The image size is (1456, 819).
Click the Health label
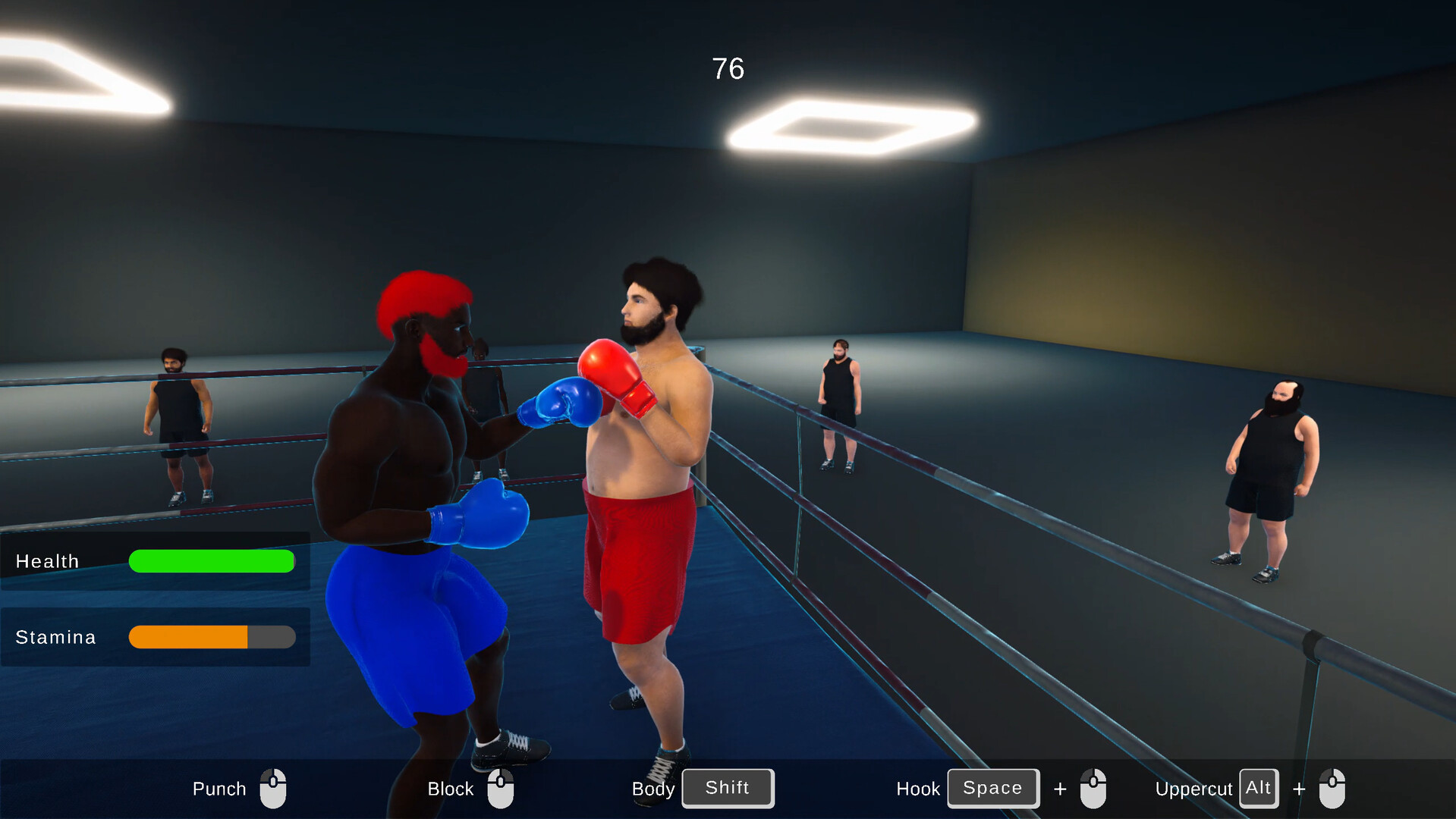[47, 561]
